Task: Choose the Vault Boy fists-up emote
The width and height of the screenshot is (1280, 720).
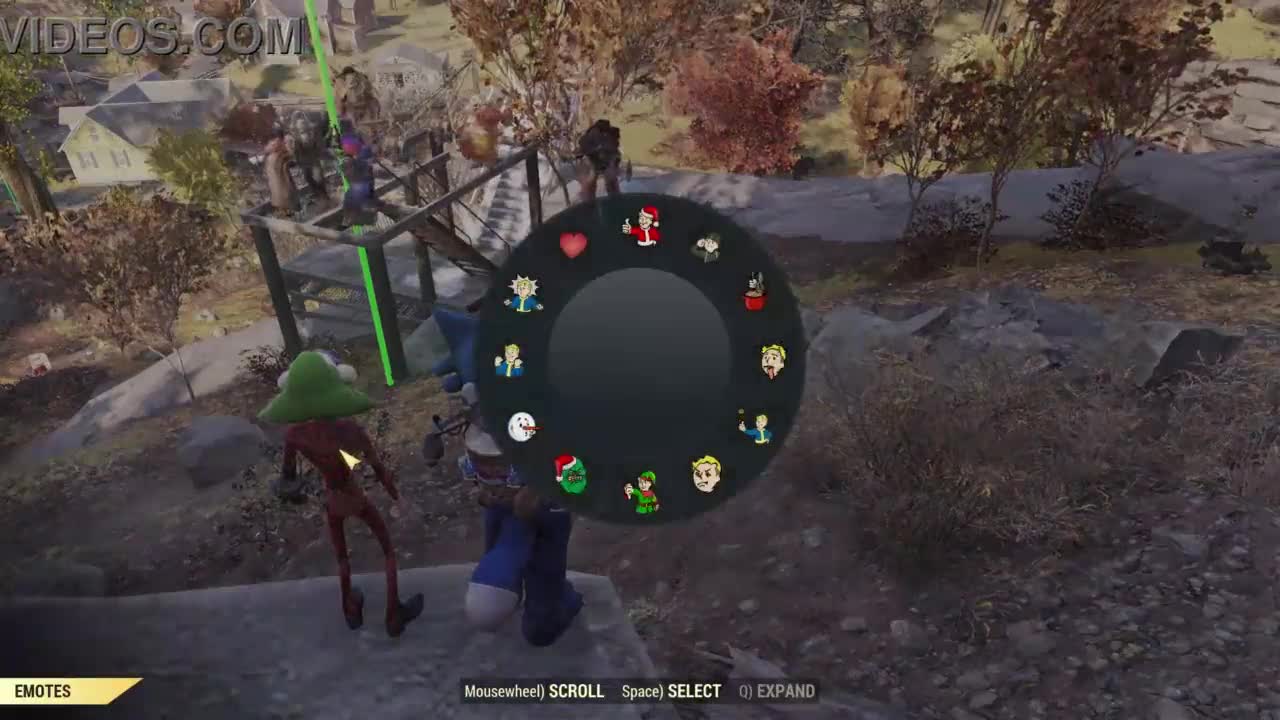Action: click(509, 360)
